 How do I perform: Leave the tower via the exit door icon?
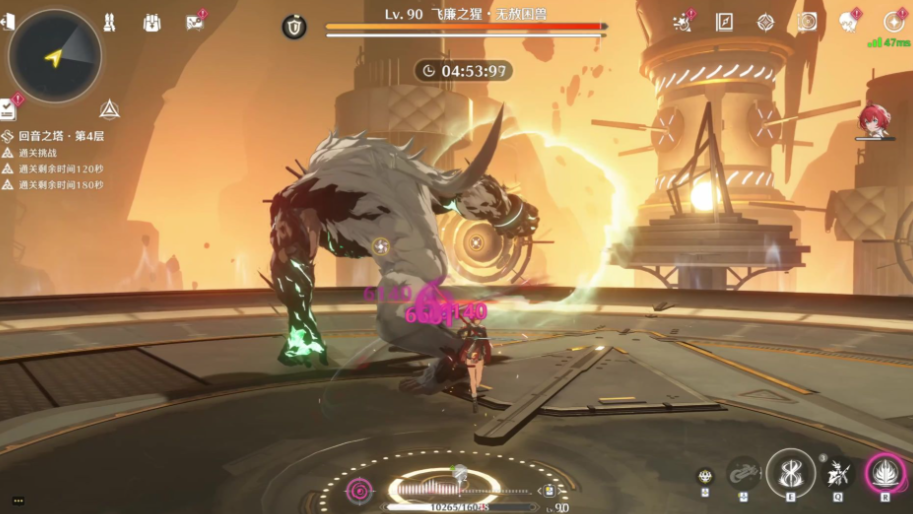pos(7,21)
